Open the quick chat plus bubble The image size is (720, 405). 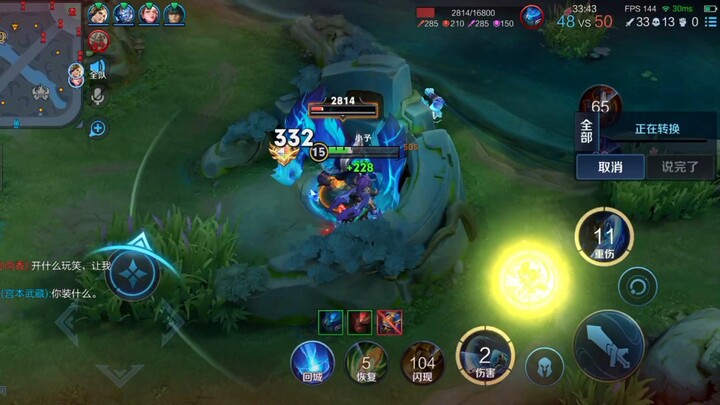coord(98,128)
